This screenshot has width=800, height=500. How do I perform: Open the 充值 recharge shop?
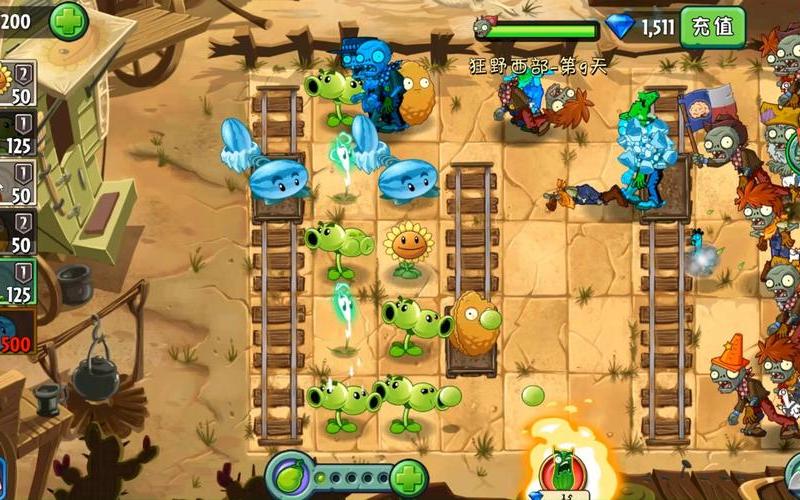pyautogui.click(x=713, y=26)
